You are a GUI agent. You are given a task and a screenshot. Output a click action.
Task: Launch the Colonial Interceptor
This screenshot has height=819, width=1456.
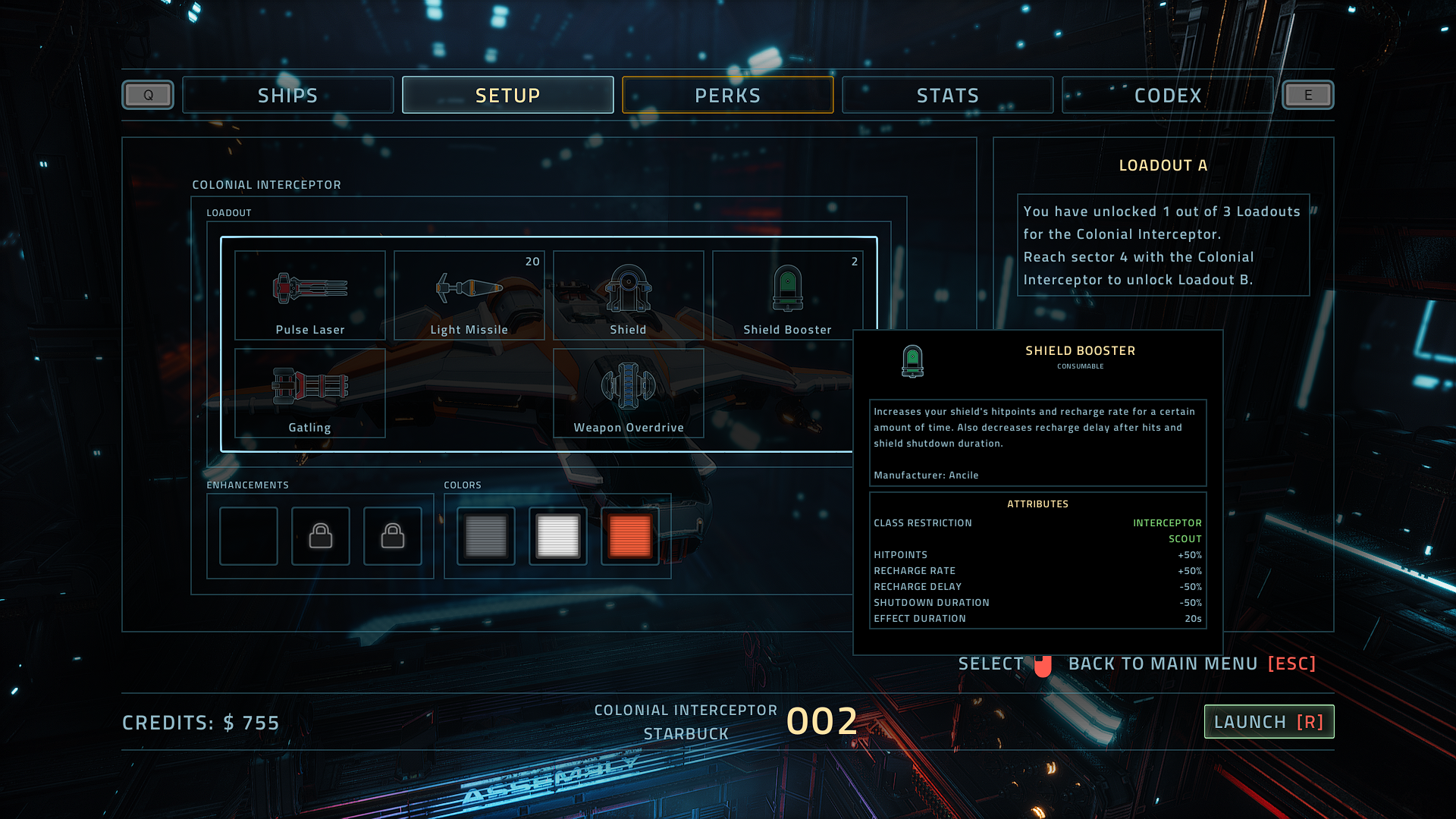pyautogui.click(x=1269, y=722)
